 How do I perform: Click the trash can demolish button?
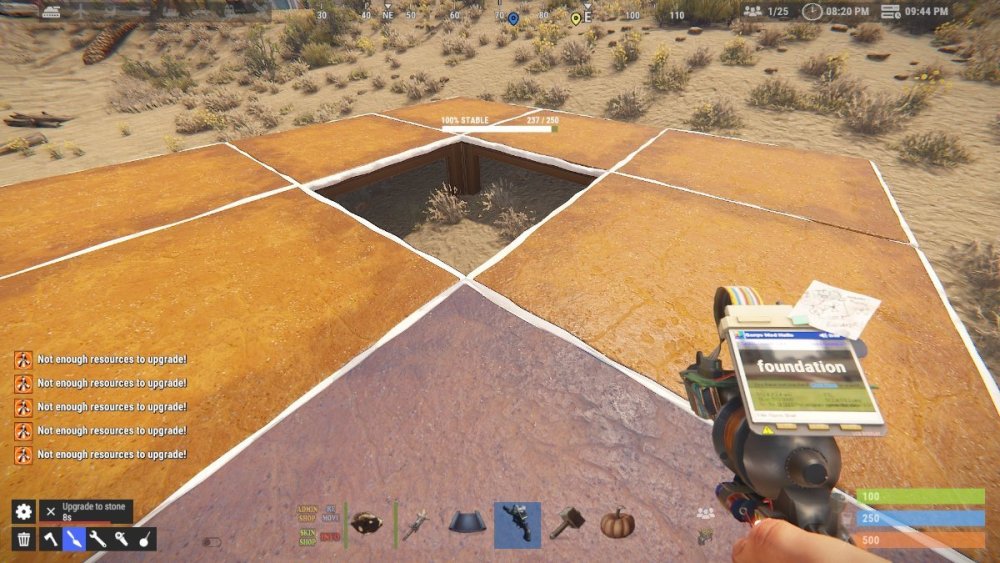pyautogui.click(x=24, y=539)
